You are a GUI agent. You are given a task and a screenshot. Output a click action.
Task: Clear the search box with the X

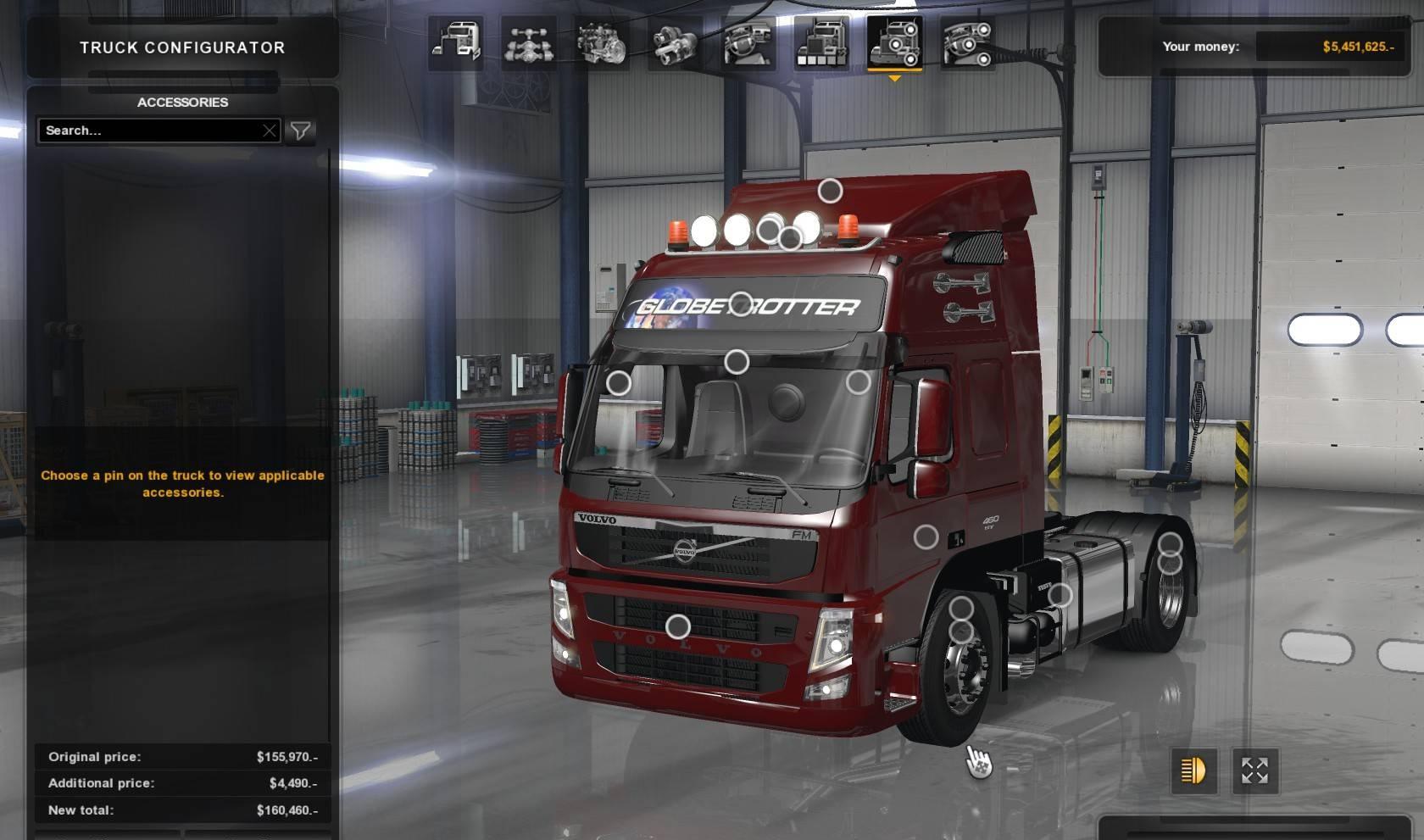click(x=270, y=131)
